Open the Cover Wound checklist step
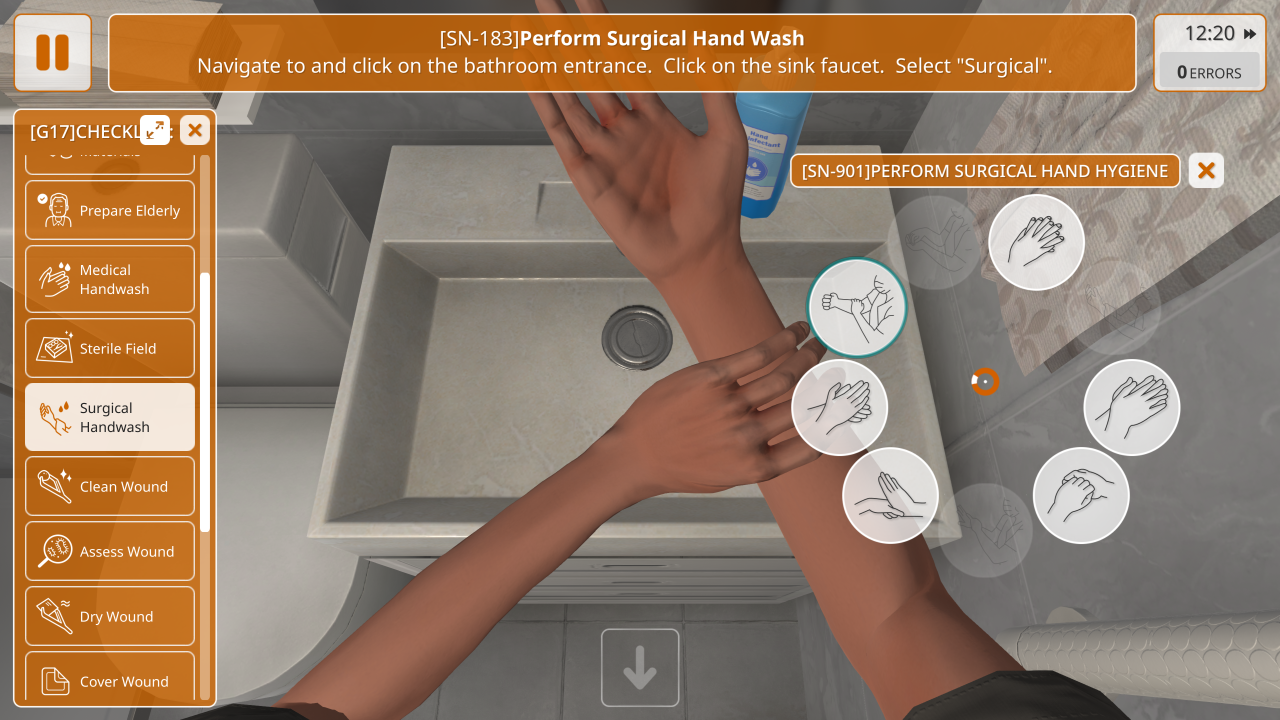Image resolution: width=1280 pixels, height=720 pixels. point(110,681)
